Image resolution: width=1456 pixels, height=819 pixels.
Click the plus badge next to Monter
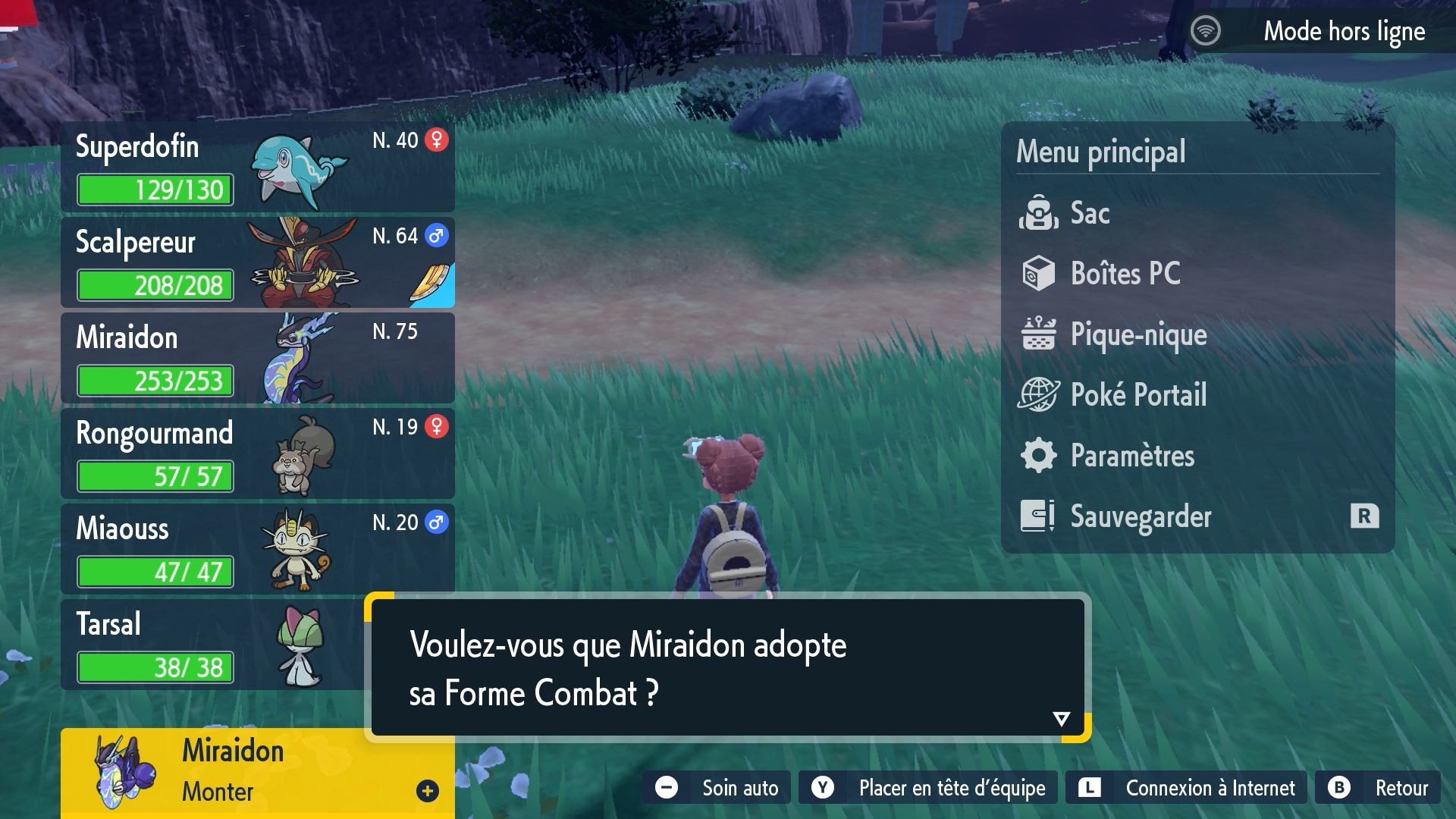click(428, 789)
